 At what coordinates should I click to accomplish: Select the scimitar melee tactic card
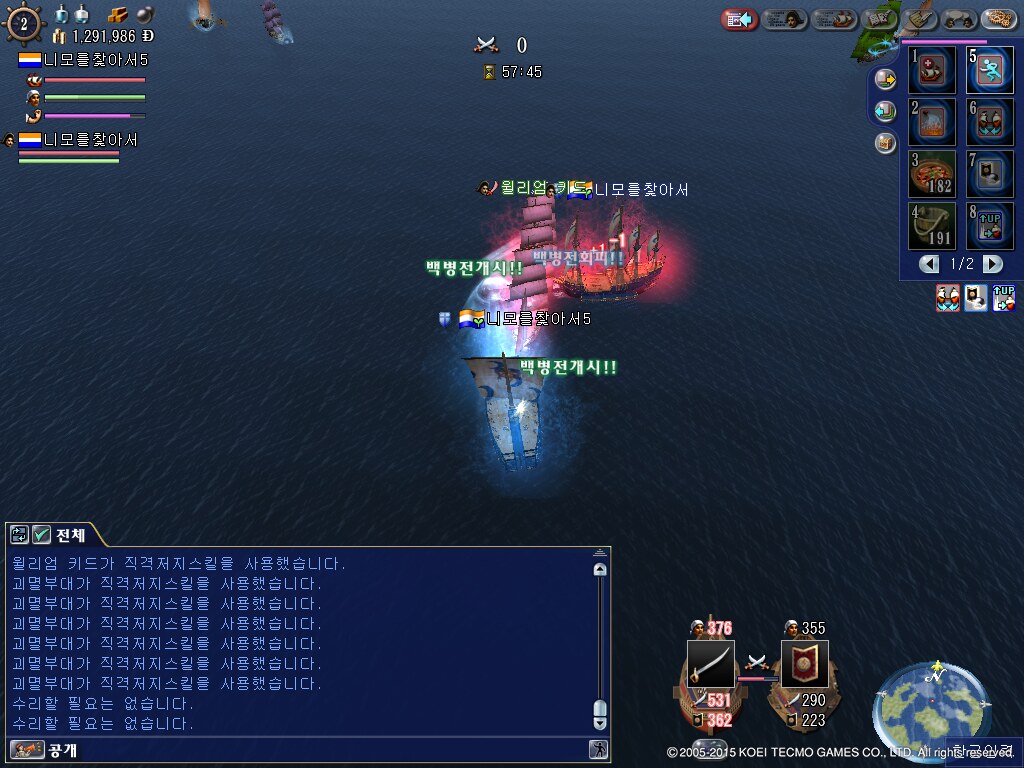[x=710, y=664]
